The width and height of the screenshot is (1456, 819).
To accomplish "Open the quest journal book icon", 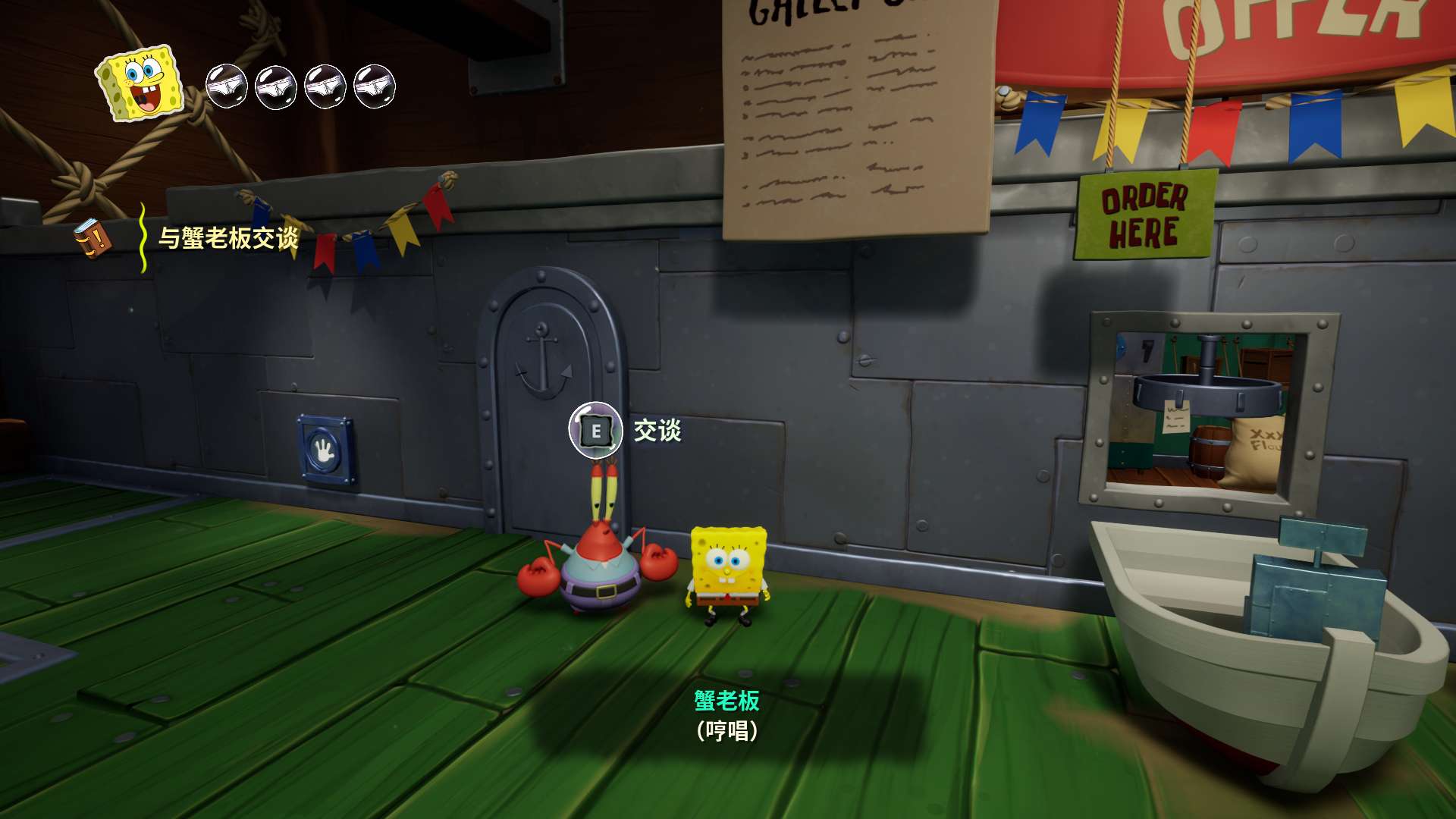I will (x=93, y=238).
